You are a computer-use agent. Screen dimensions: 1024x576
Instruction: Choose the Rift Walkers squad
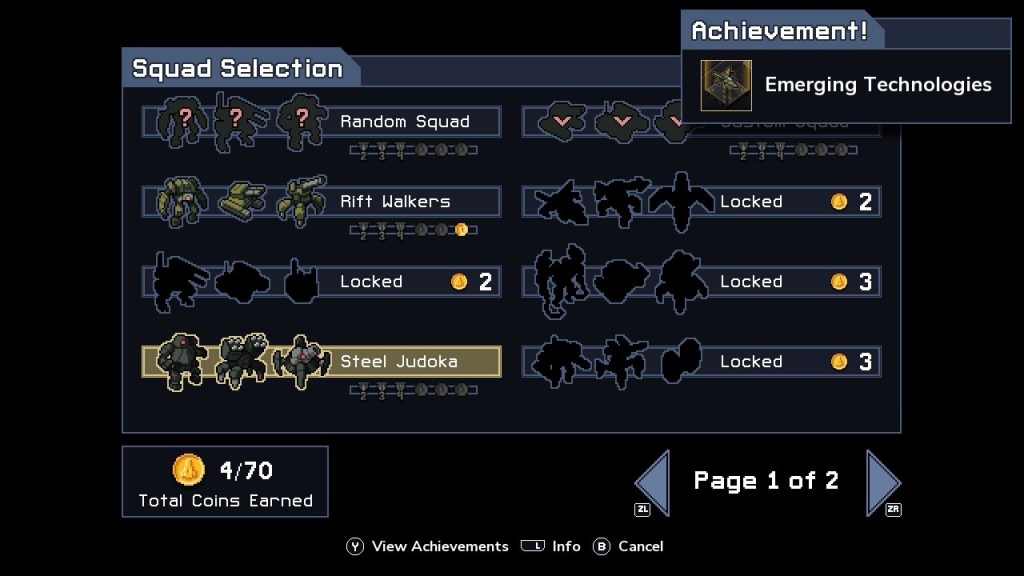(x=321, y=202)
